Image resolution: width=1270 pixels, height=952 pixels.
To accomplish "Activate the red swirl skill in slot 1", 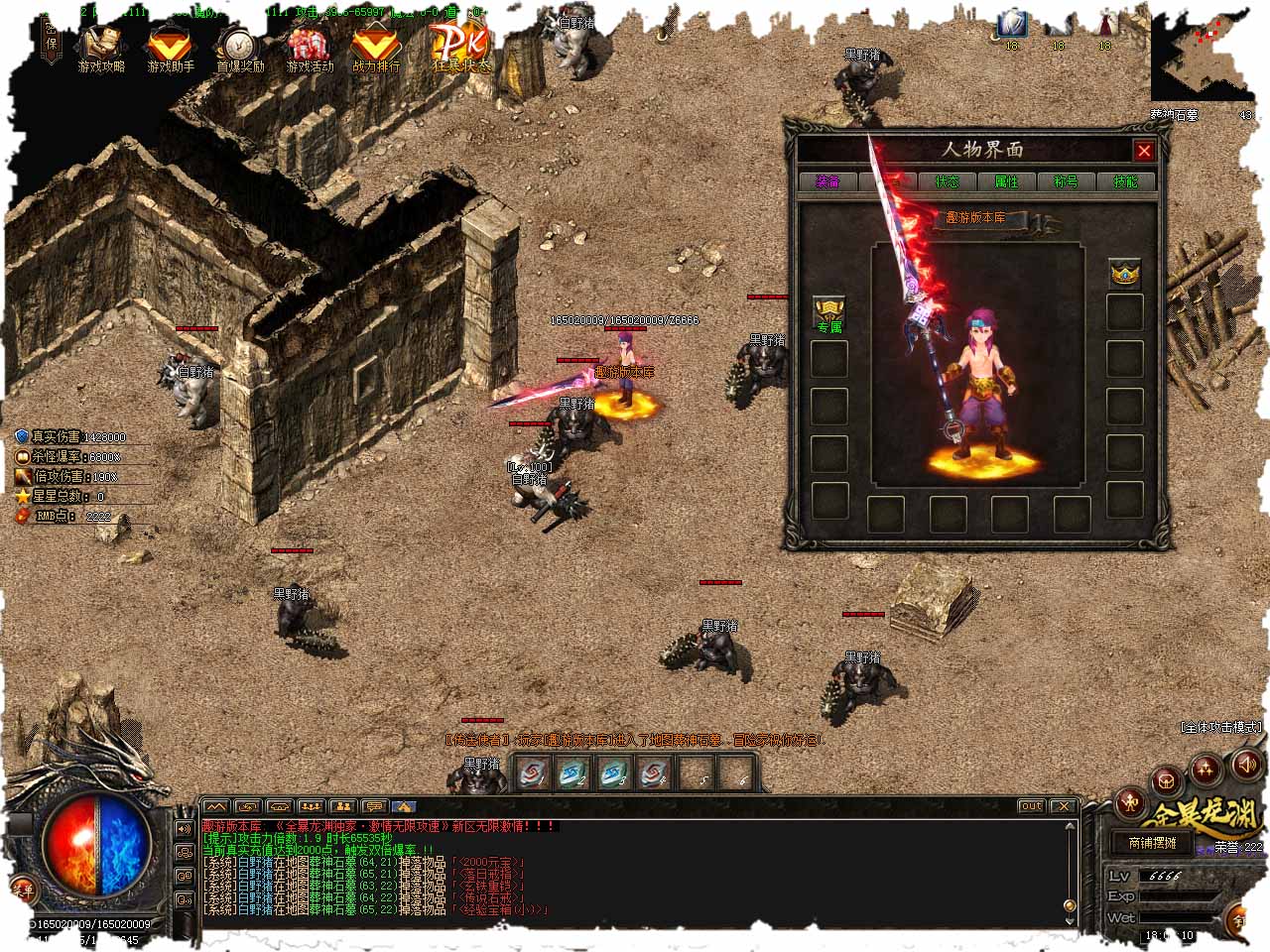I will click(x=534, y=773).
